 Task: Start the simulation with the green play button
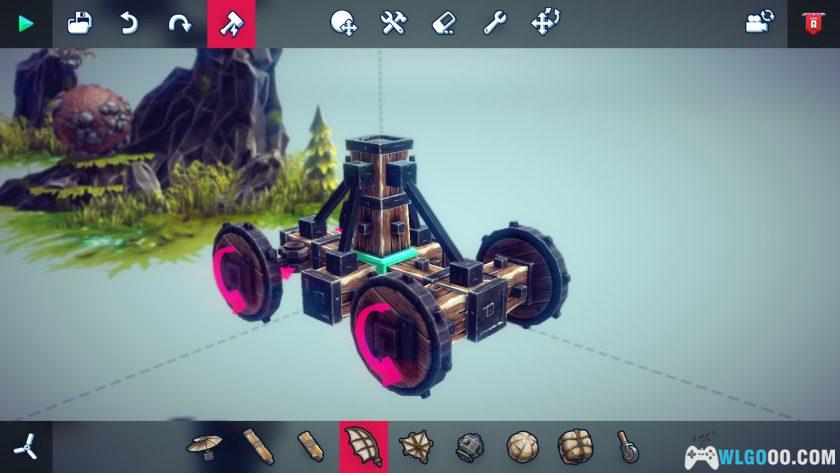pos(25,23)
